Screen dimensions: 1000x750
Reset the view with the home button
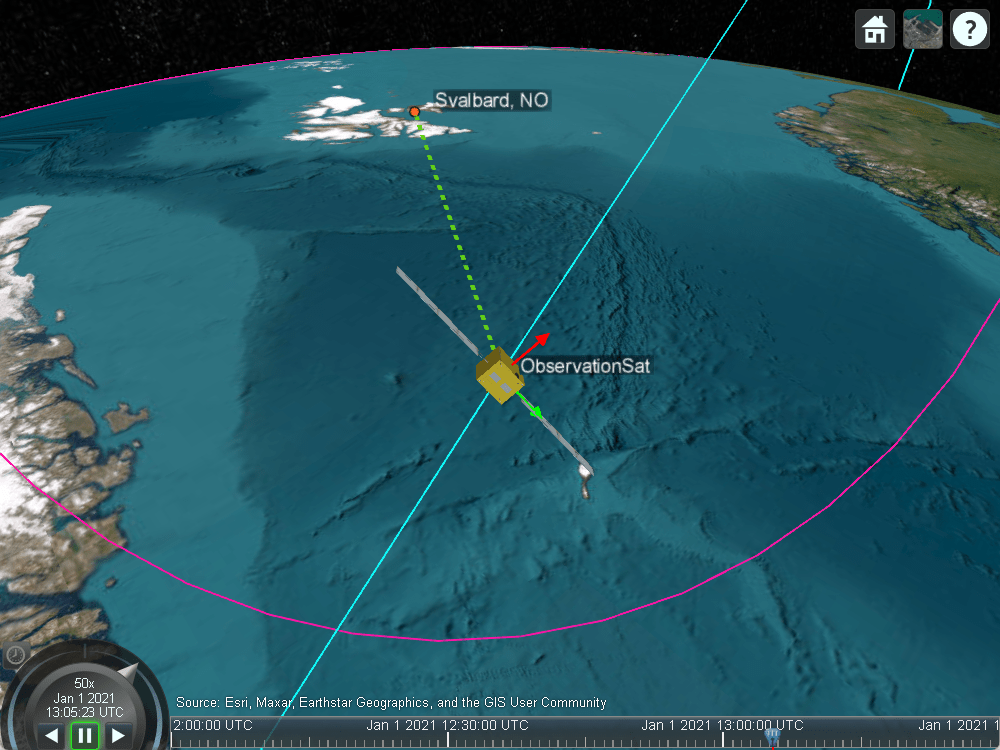pos(875,30)
